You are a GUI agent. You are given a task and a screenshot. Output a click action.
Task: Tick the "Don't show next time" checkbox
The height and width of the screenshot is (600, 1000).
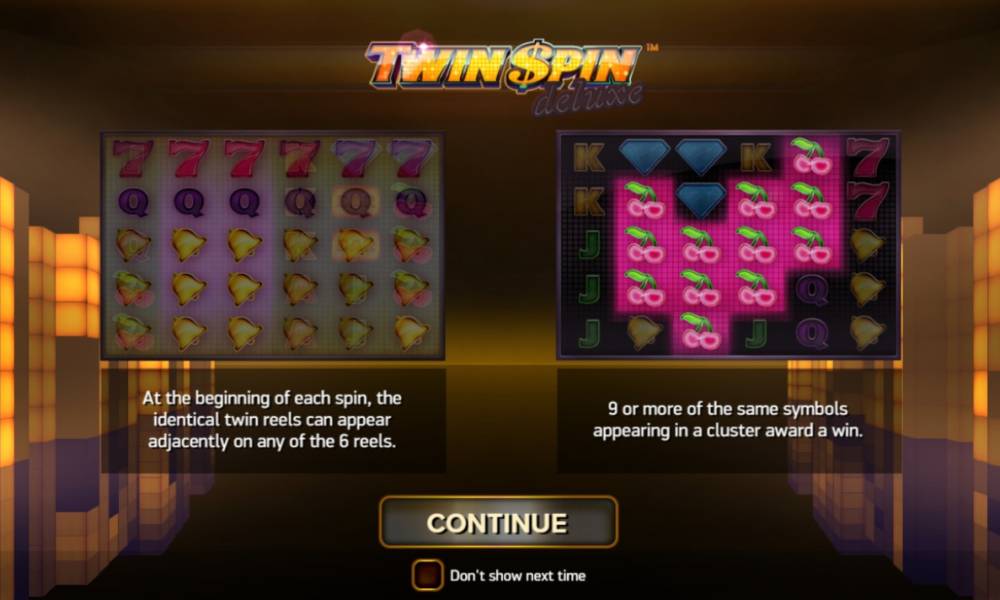point(427,575)
